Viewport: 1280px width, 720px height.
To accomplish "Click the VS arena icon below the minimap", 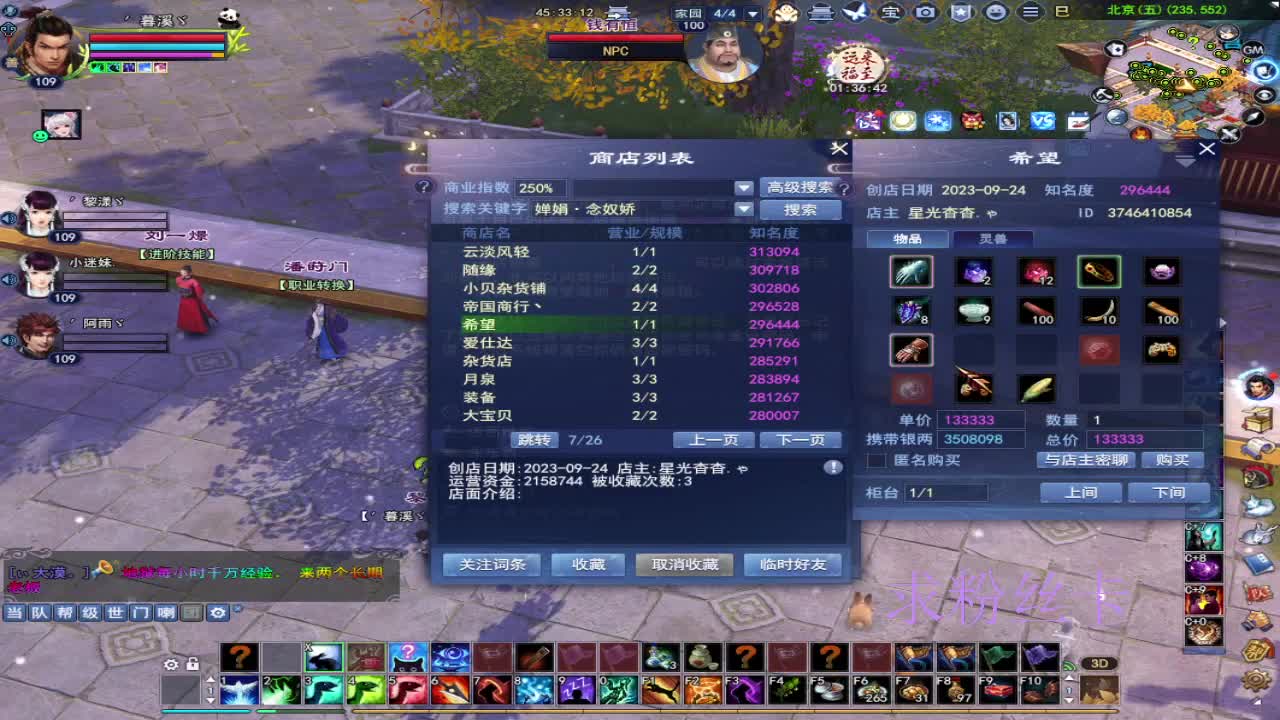I will point(1043,120).
